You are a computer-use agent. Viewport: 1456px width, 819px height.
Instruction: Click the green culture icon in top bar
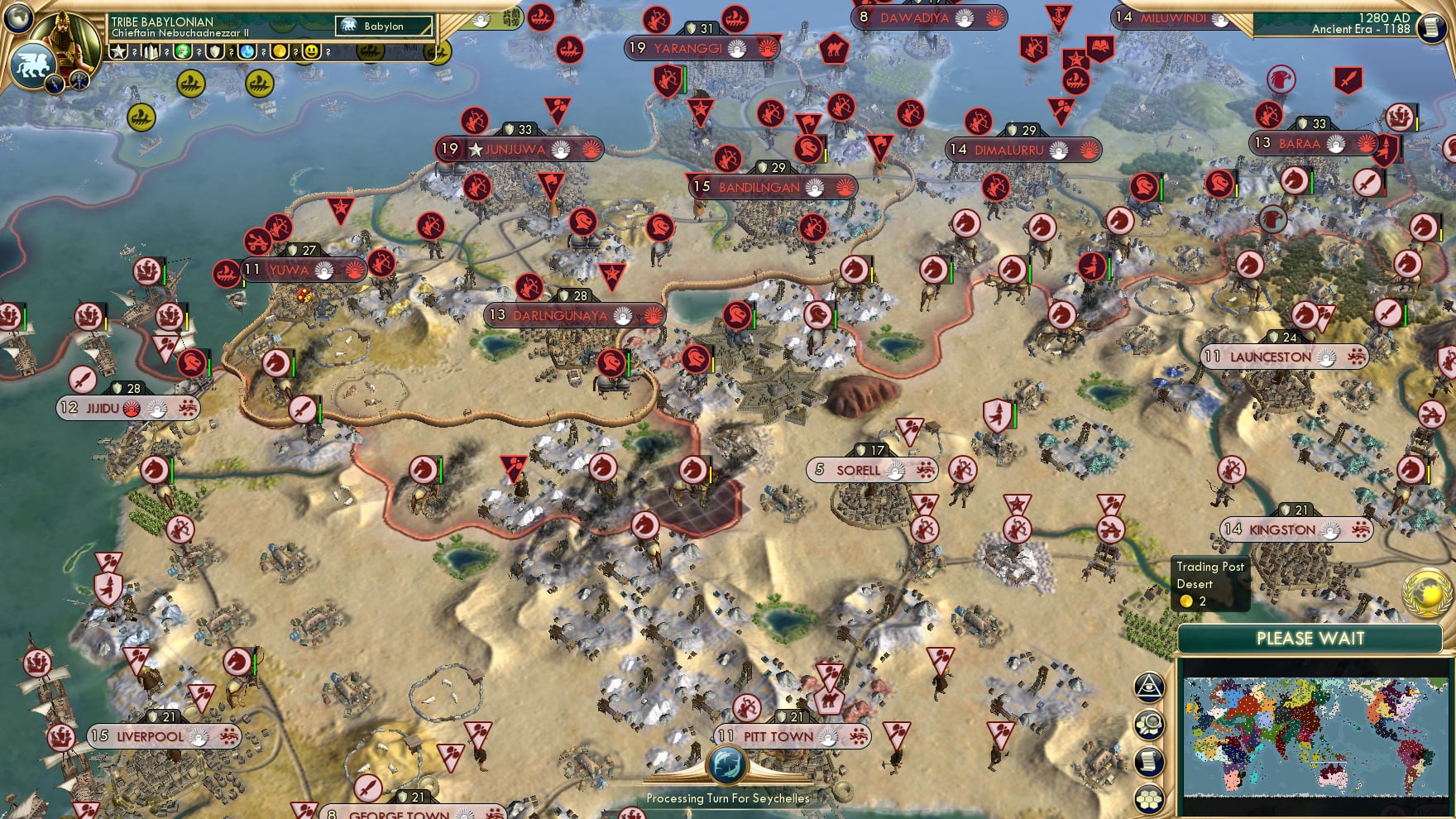click(183, 52)
